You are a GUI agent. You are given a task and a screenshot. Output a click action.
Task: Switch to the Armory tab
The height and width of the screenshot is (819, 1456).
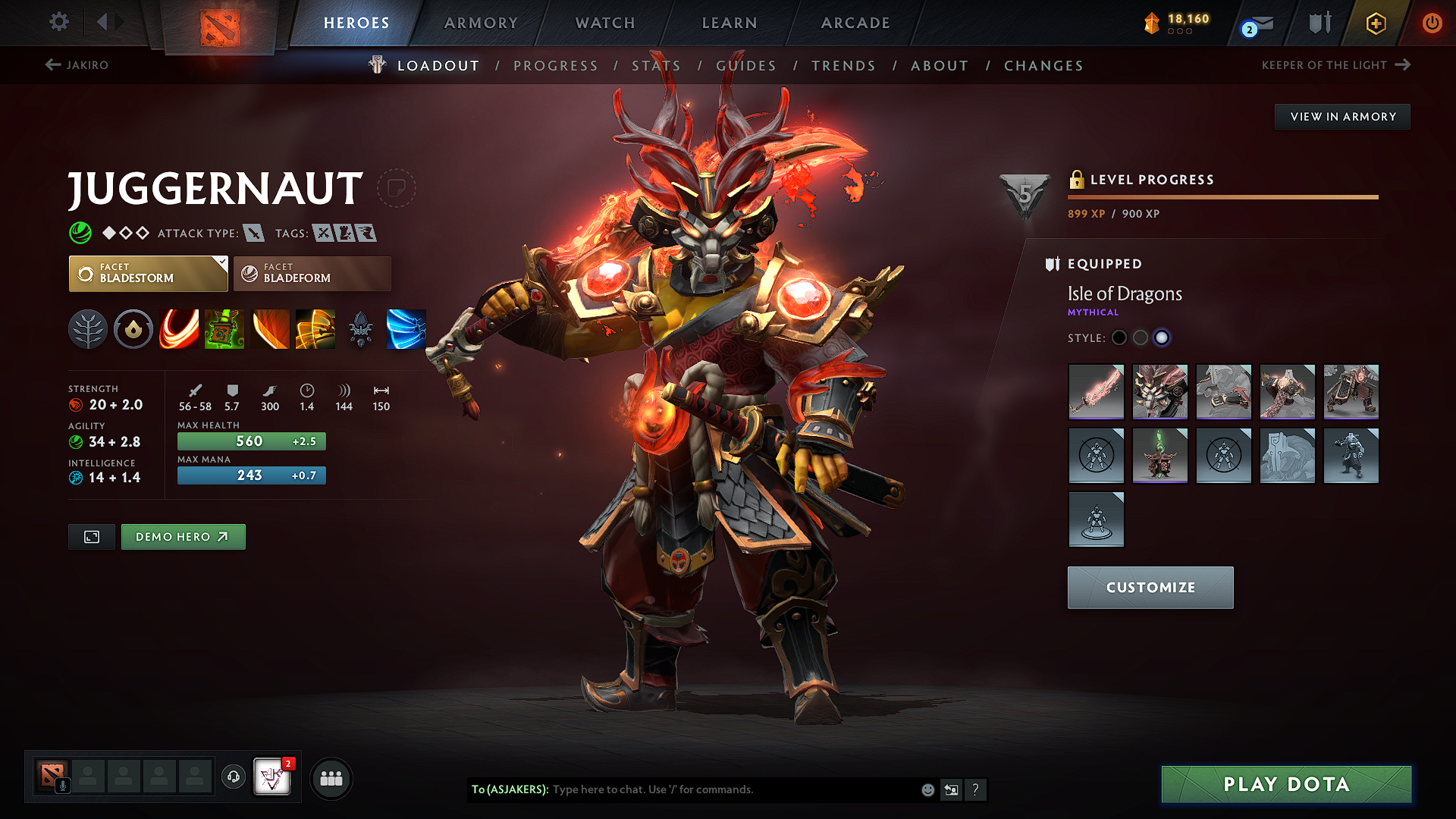pyautogui.click(x=481, y=23)
